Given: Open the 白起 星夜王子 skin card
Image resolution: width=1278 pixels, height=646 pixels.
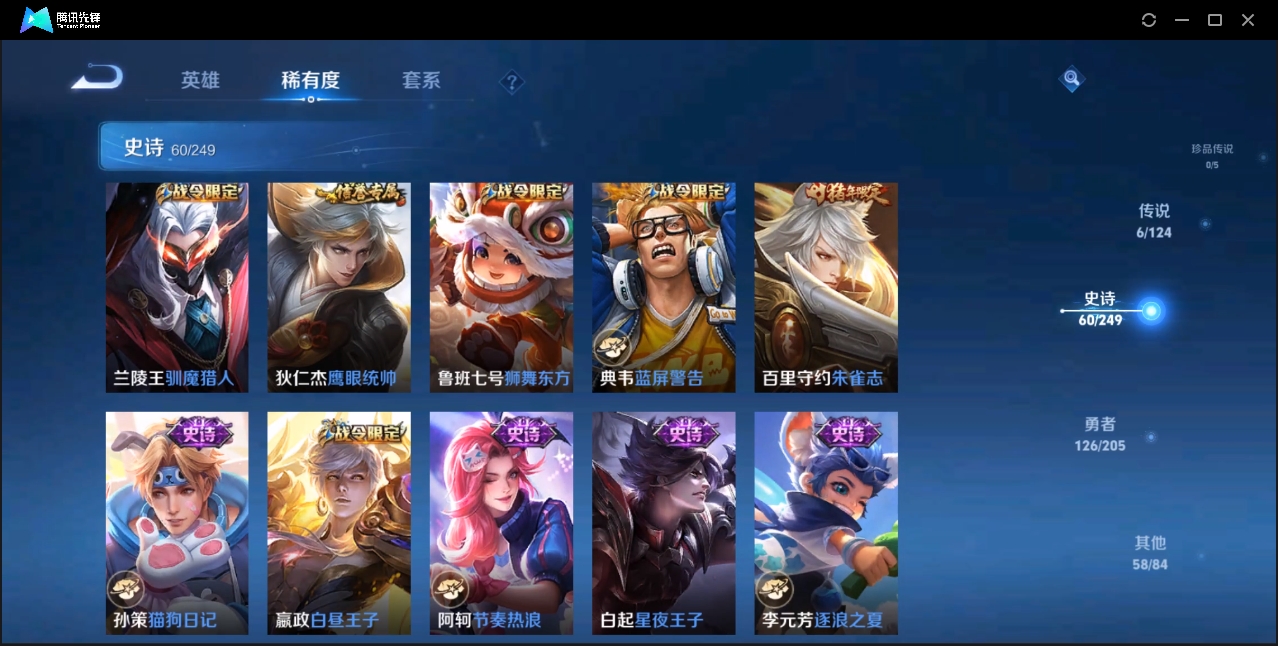Looking at the screenshot, I should 663,522.
